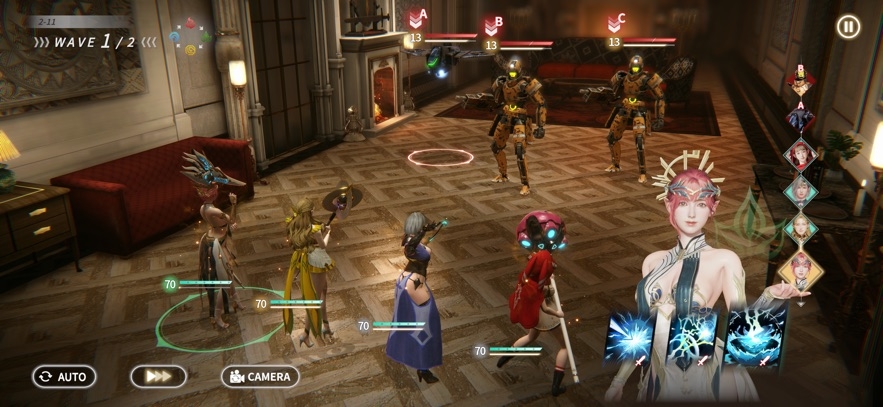Screen dimensions: 883x407
Task: Target enemy marker B
Action: click(492, 24)
